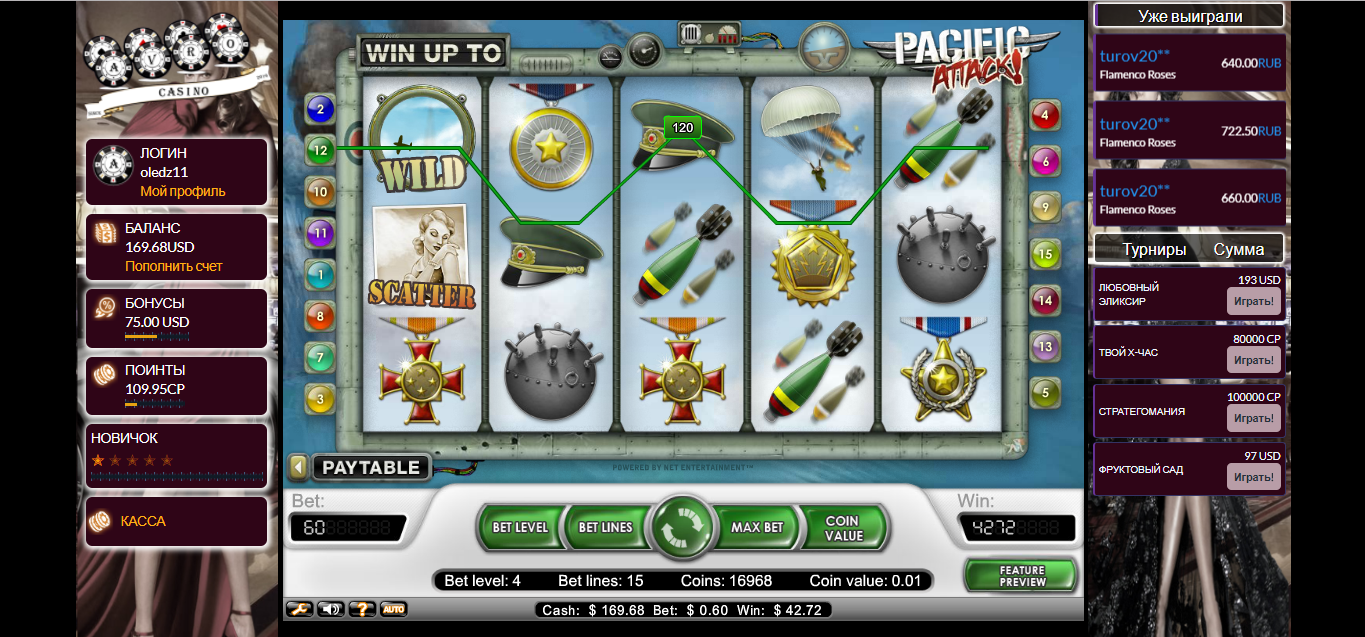Screen dimensions: 1365x637
Task: Change the number of Bet Lines
Action: coord(605,527)
